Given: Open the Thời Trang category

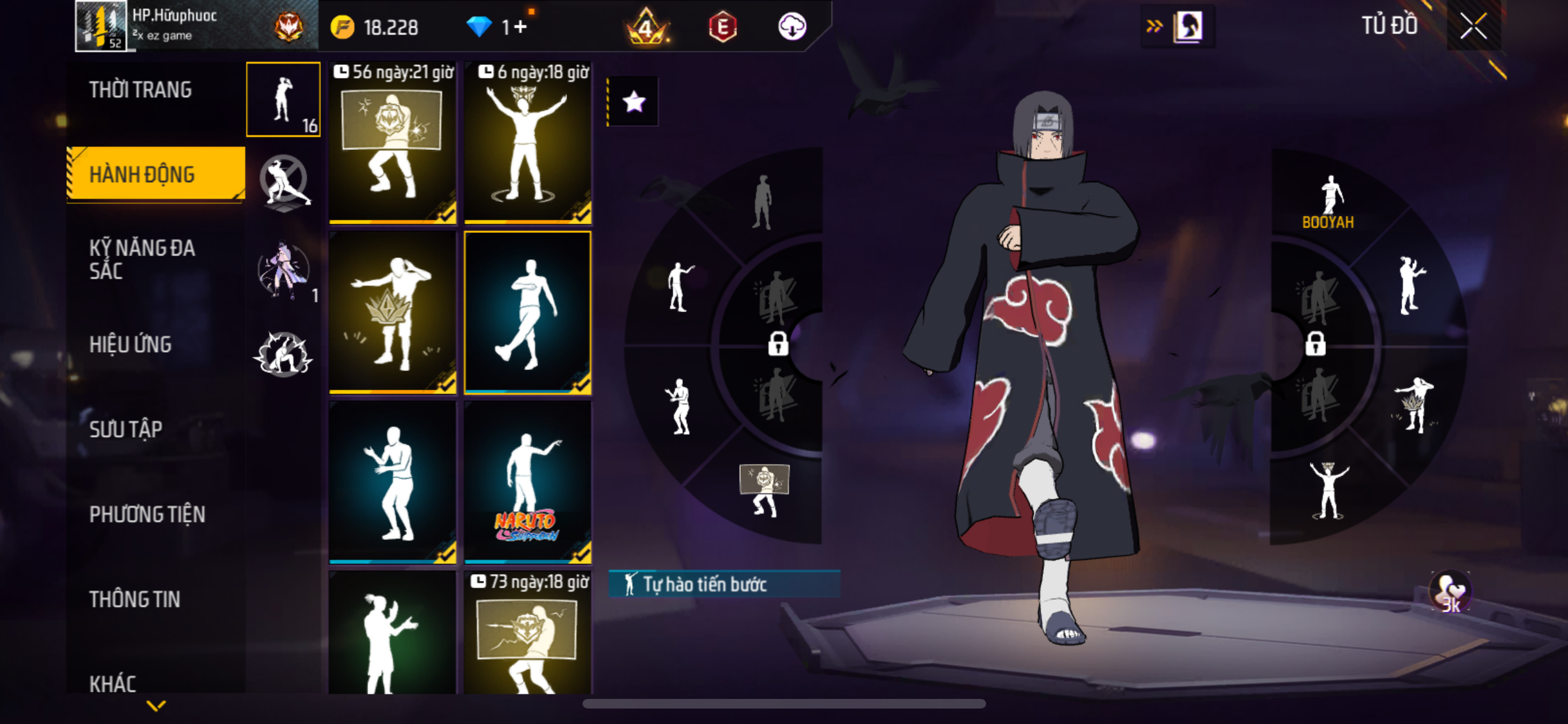Looking at the screenshot, I should point(140,90).
